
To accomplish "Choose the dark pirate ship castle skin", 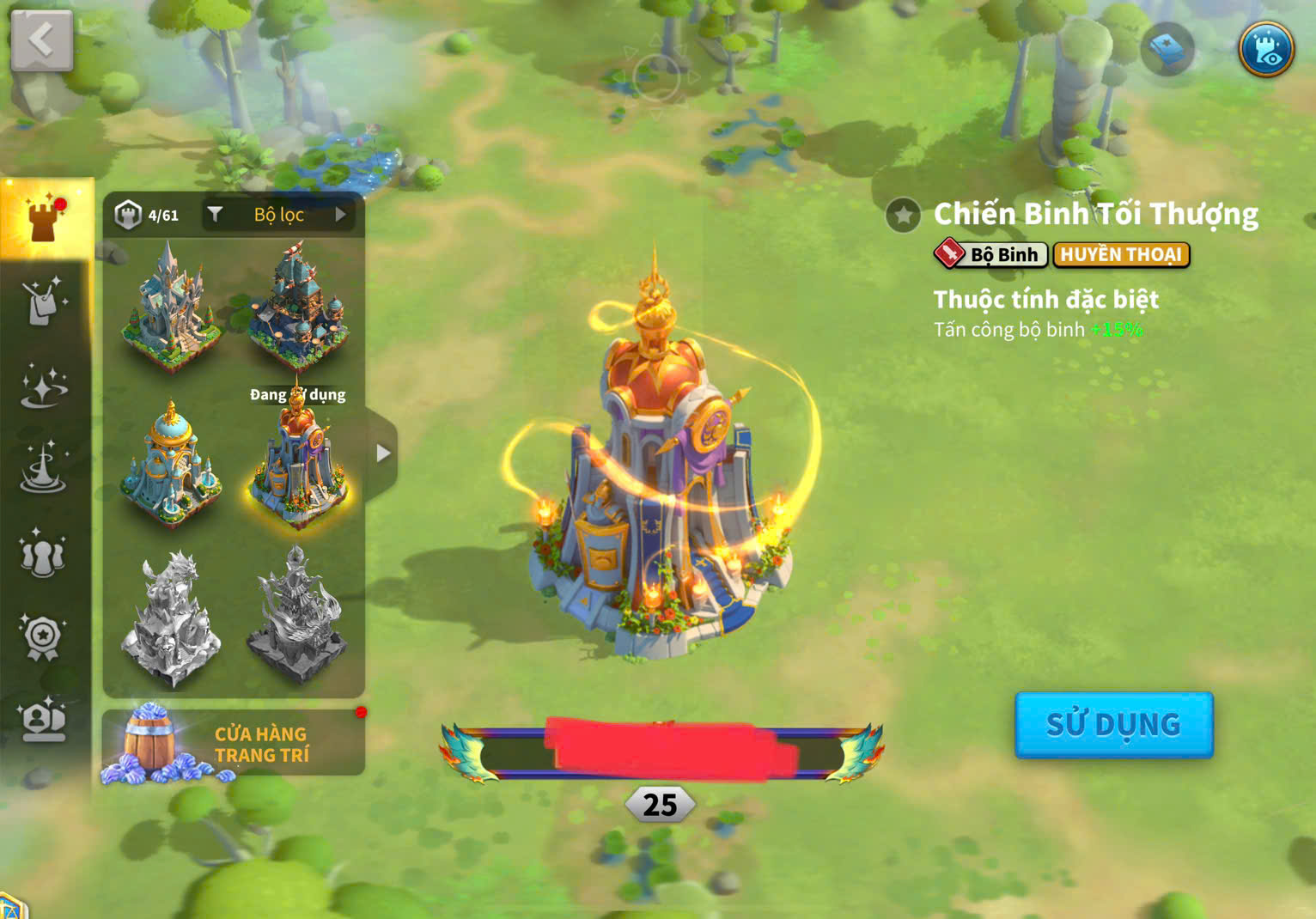I will 298,305.
